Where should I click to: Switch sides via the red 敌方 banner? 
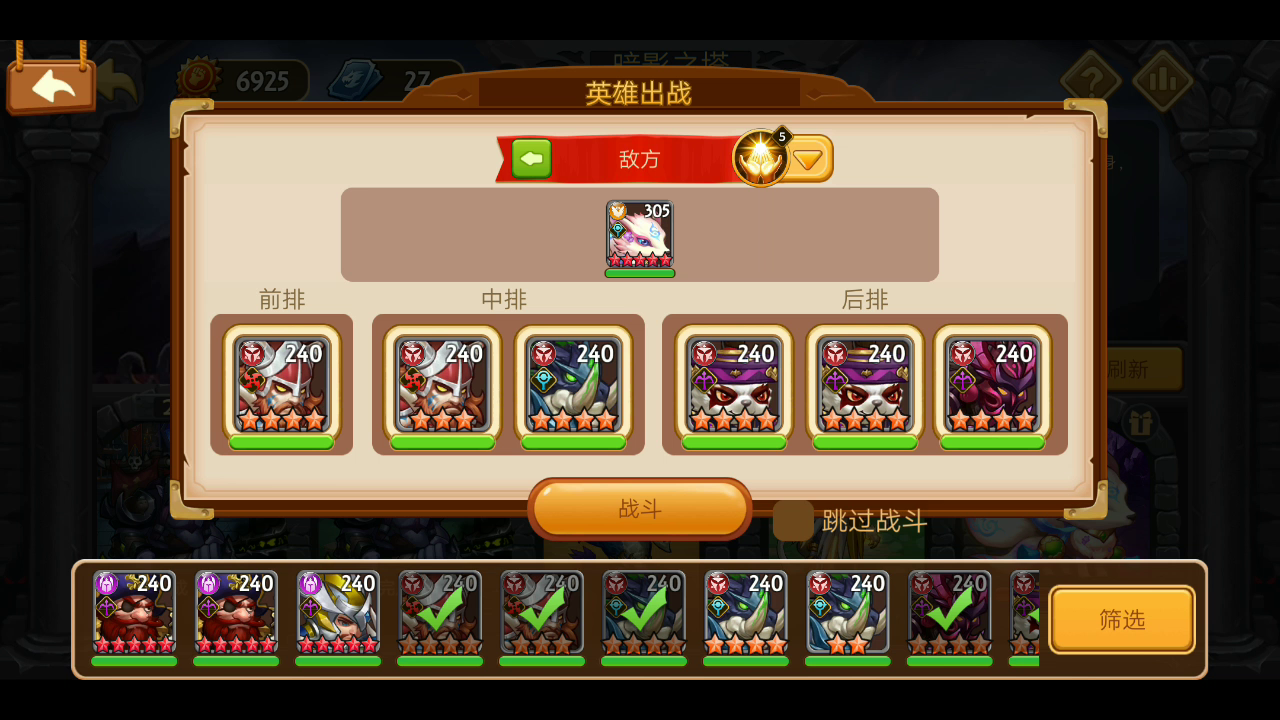(x=640, y=158)
